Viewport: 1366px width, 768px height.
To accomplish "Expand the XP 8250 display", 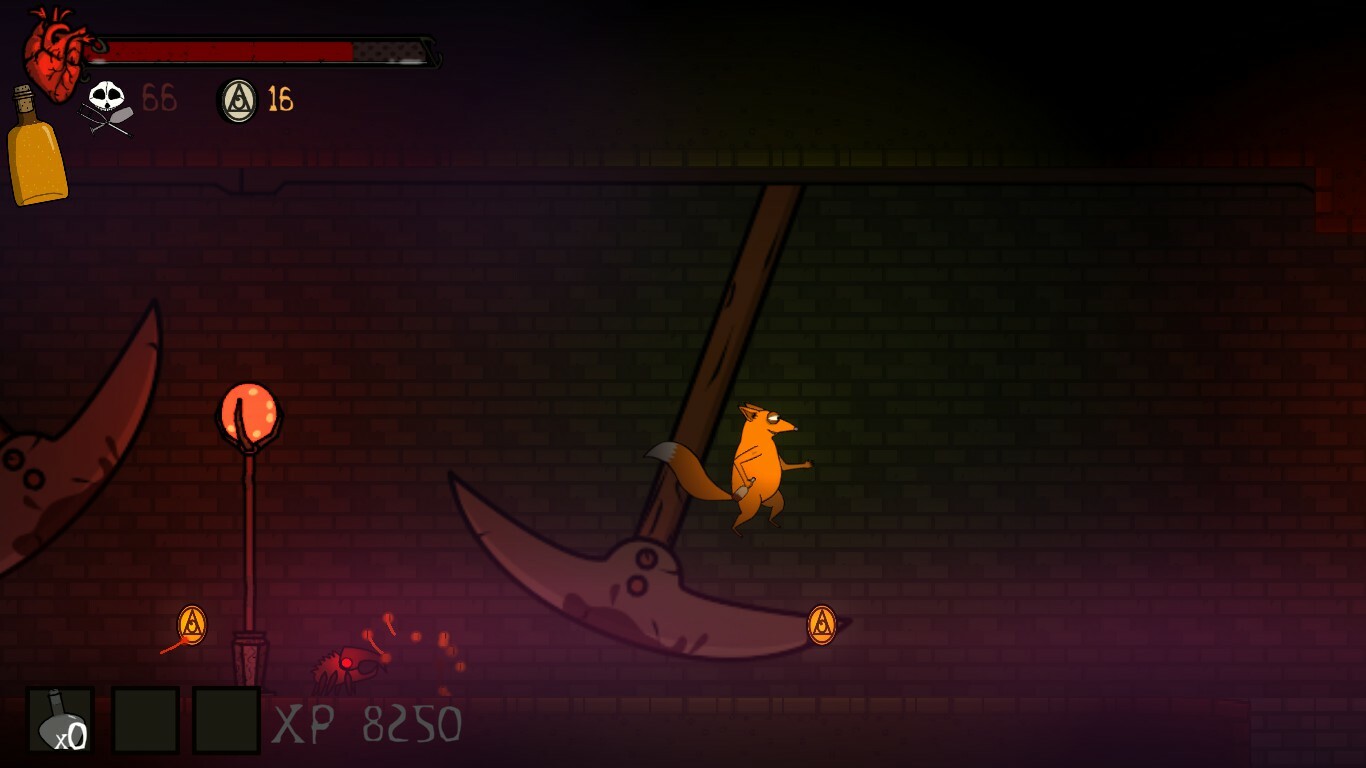I will (365, 723).
